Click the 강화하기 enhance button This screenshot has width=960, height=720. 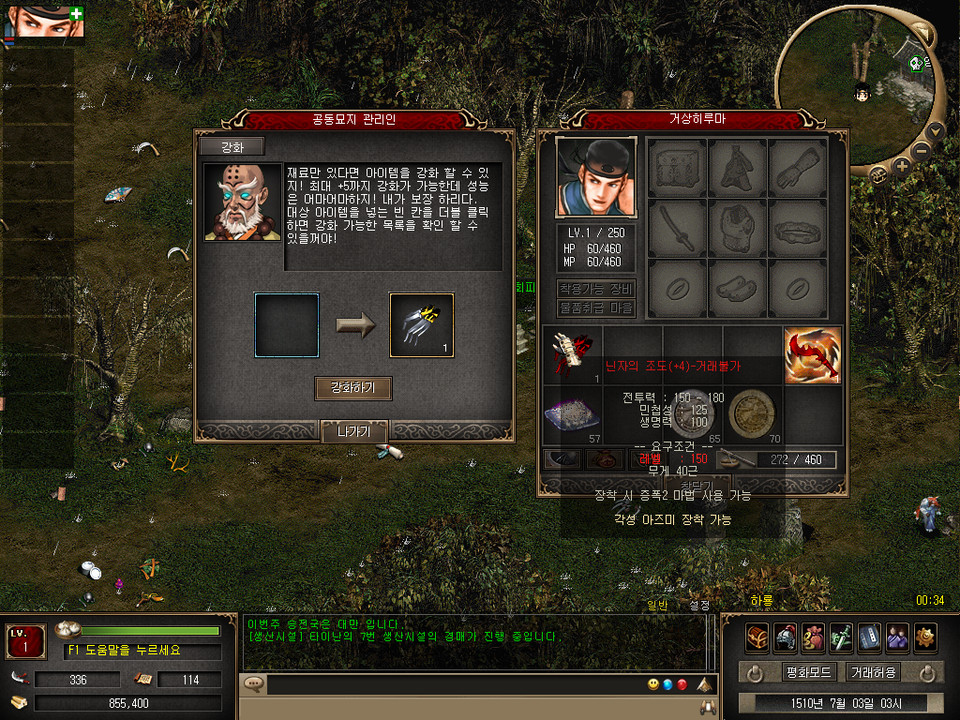pos(353,388)
